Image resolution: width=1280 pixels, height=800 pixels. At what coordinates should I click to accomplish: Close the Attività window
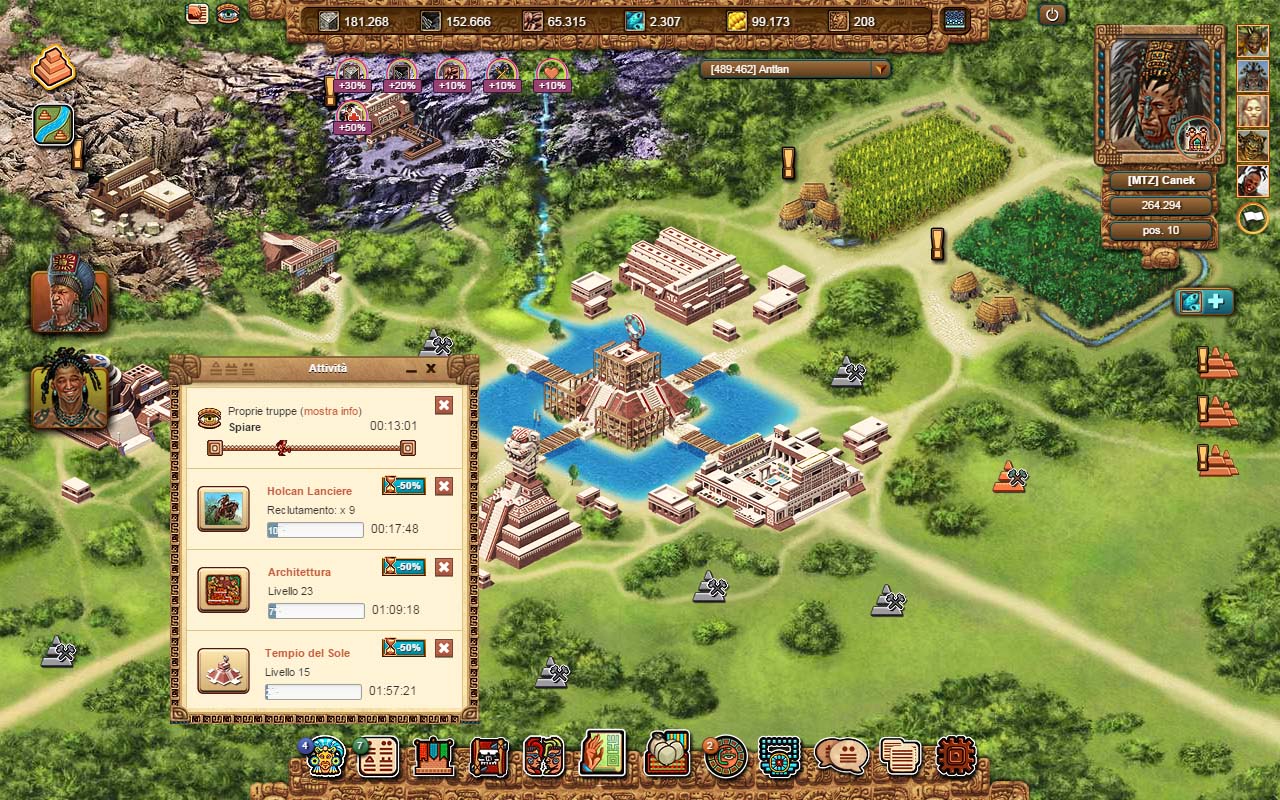(x=431, y=369)
